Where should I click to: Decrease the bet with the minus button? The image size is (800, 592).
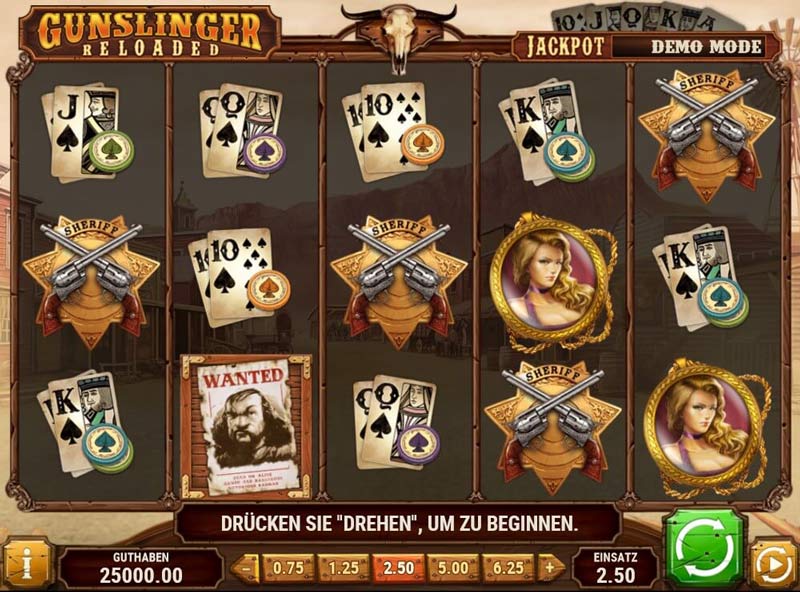pyautogui.click(x=246, y=568)
